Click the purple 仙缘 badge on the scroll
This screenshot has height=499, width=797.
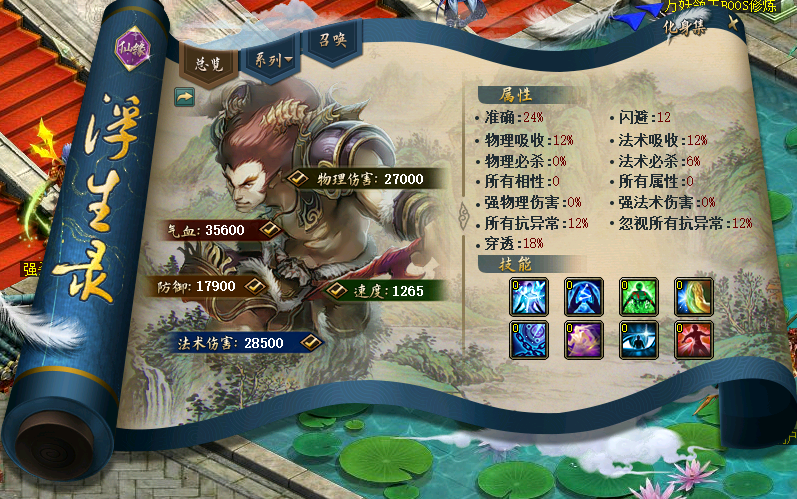point(133,49)
